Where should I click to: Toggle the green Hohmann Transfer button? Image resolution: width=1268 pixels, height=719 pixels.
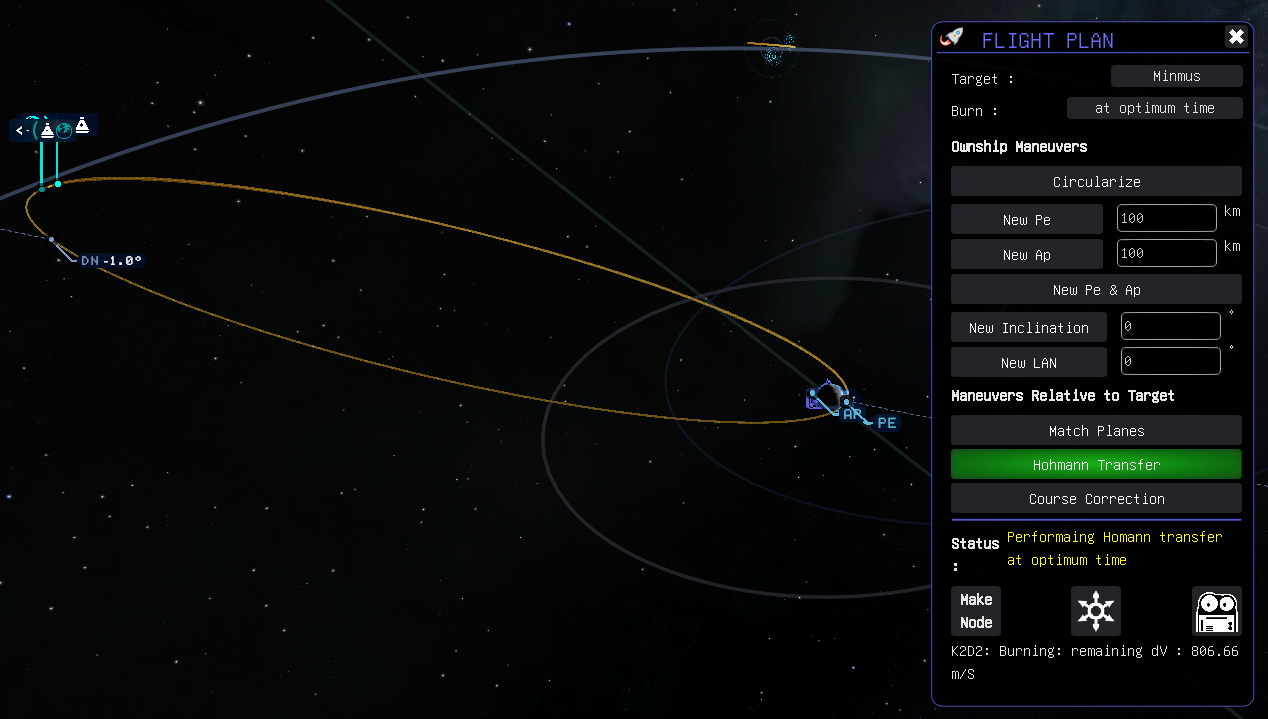point(1096,465)
